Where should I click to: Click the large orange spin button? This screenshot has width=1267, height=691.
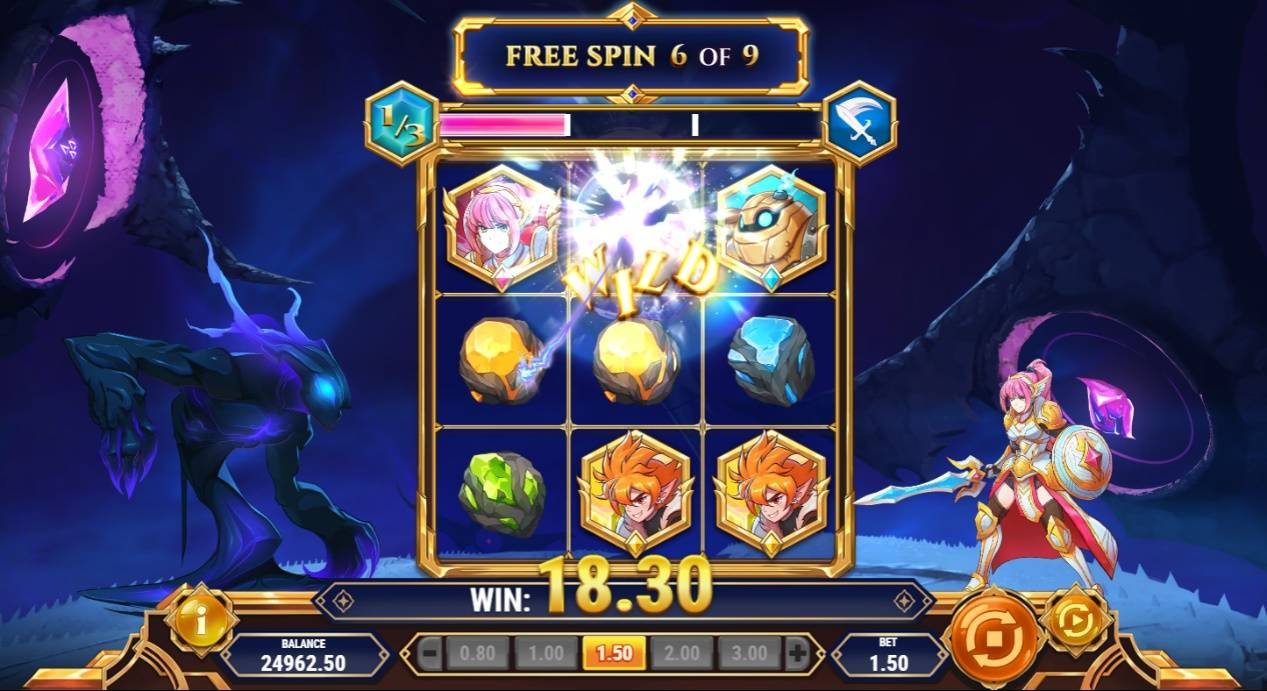(994, 636)
